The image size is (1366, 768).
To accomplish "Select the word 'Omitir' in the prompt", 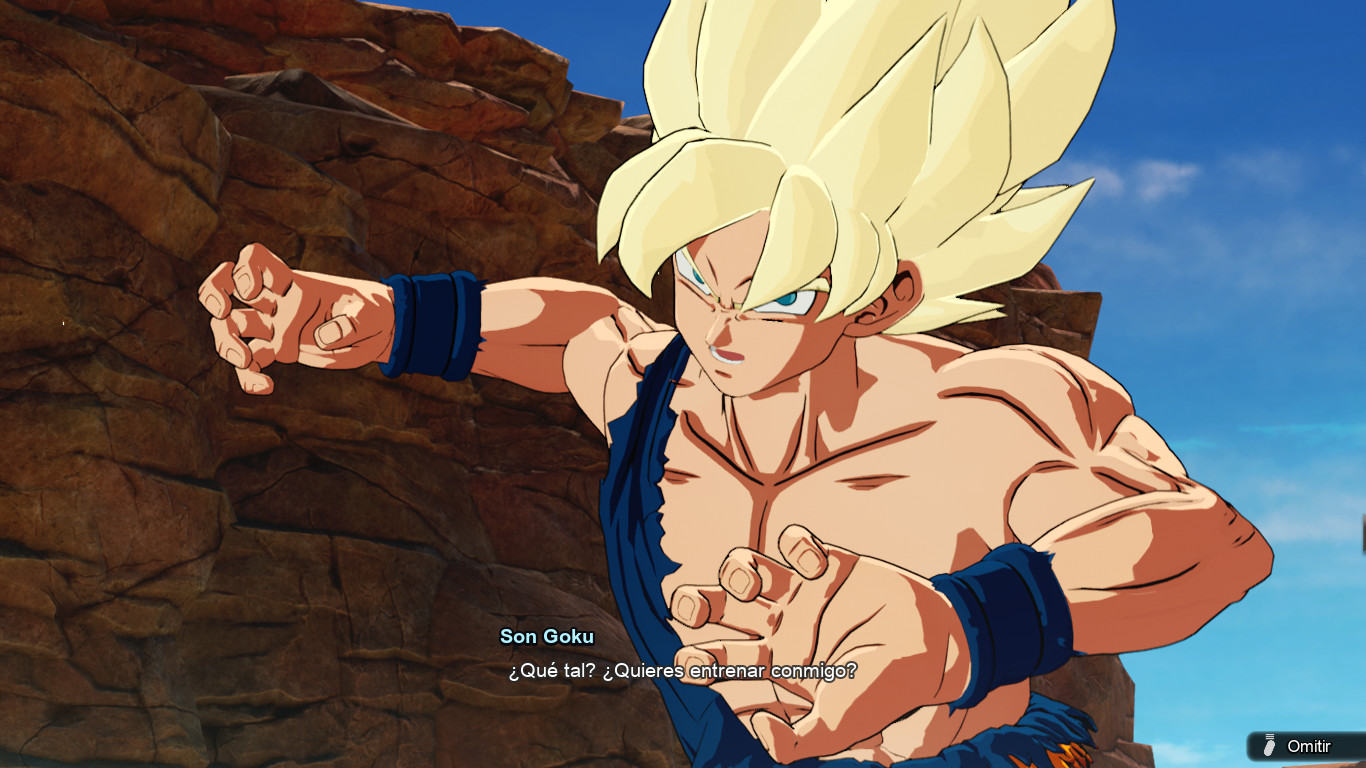I will (x=1310, y=746).
